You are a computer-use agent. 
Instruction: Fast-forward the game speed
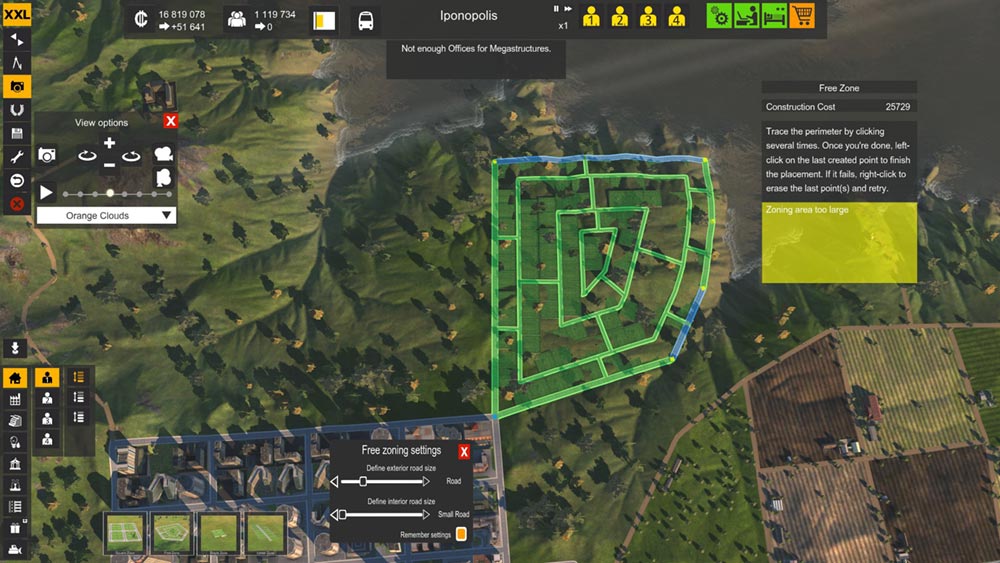point(569,9)
